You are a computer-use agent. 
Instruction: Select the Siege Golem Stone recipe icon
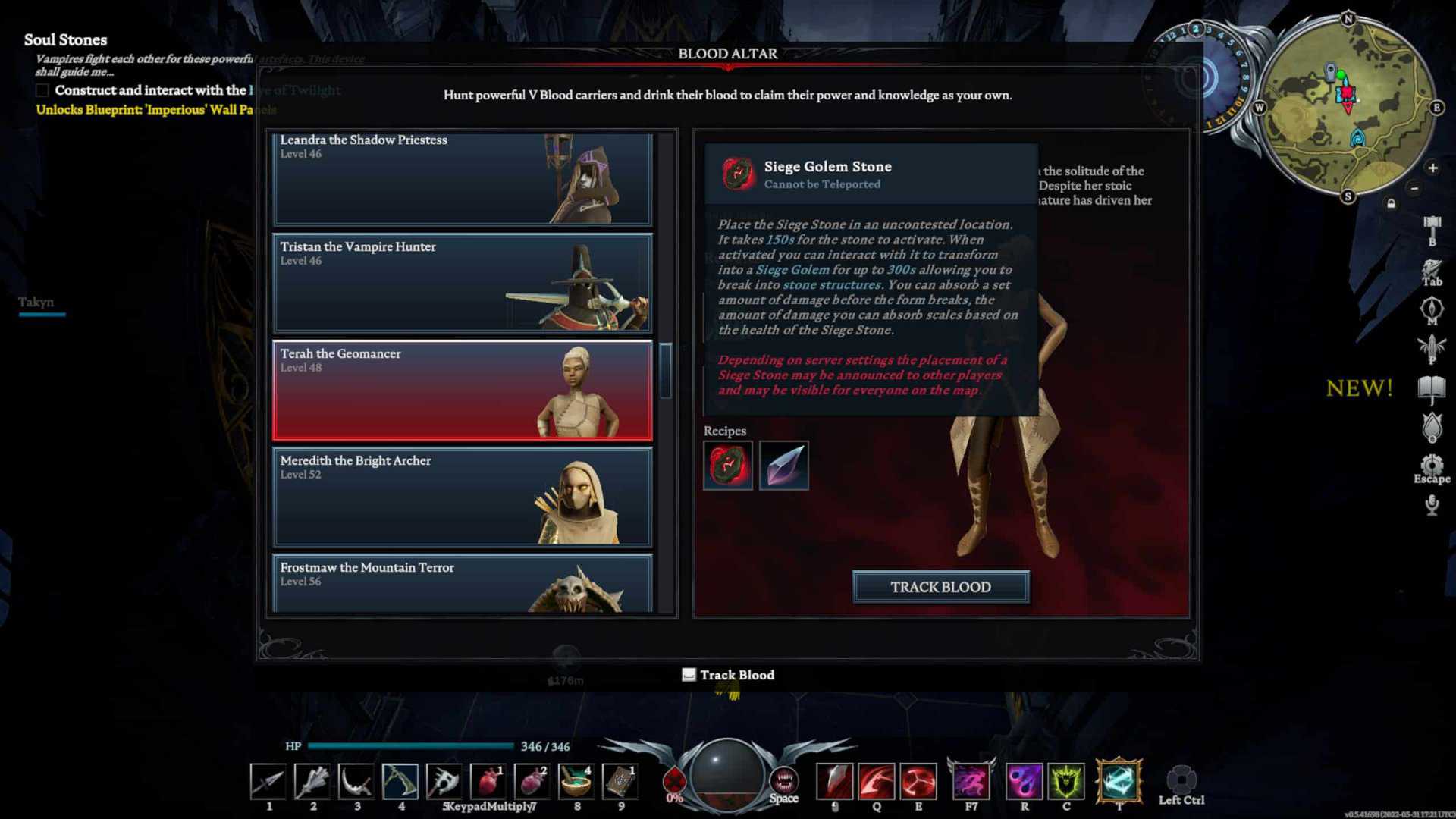click(727, 466)
